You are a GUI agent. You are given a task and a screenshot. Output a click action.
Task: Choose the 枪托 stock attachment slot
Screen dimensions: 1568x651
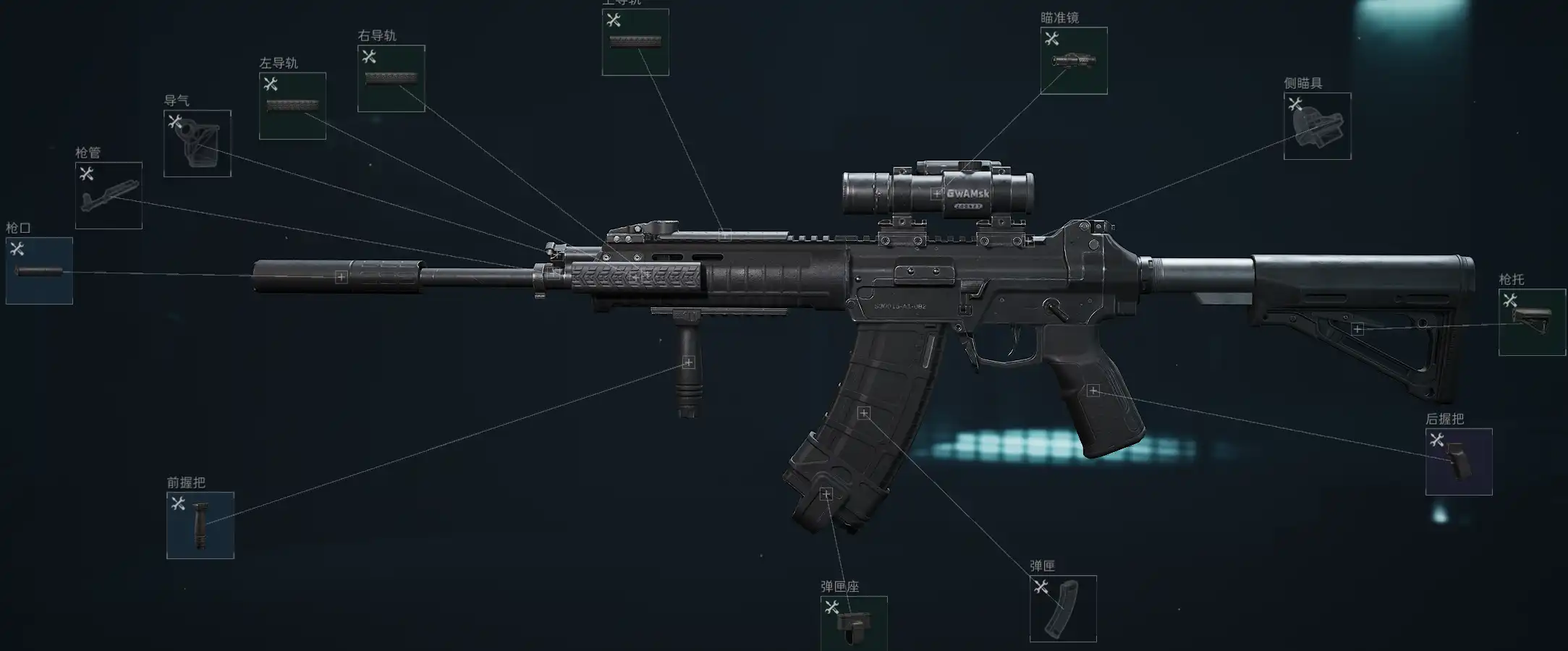1532,323
